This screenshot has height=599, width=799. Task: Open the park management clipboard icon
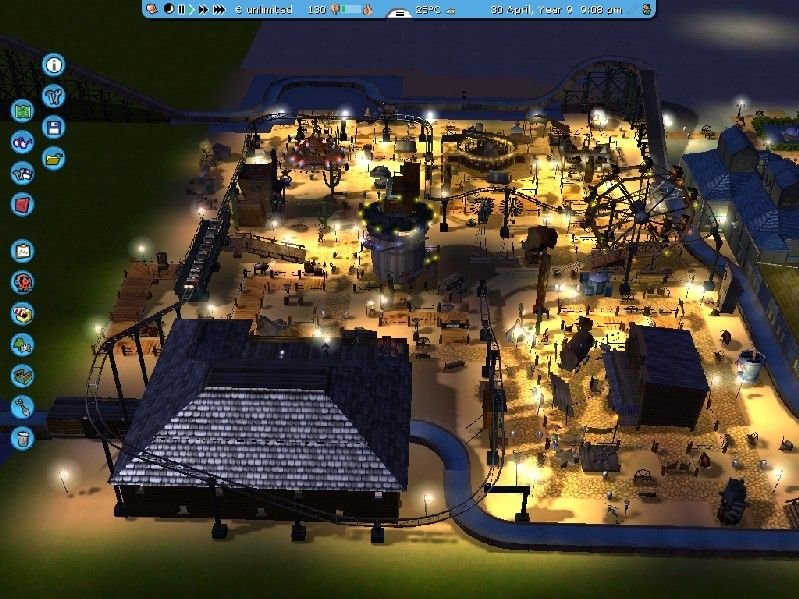(22, 251)
